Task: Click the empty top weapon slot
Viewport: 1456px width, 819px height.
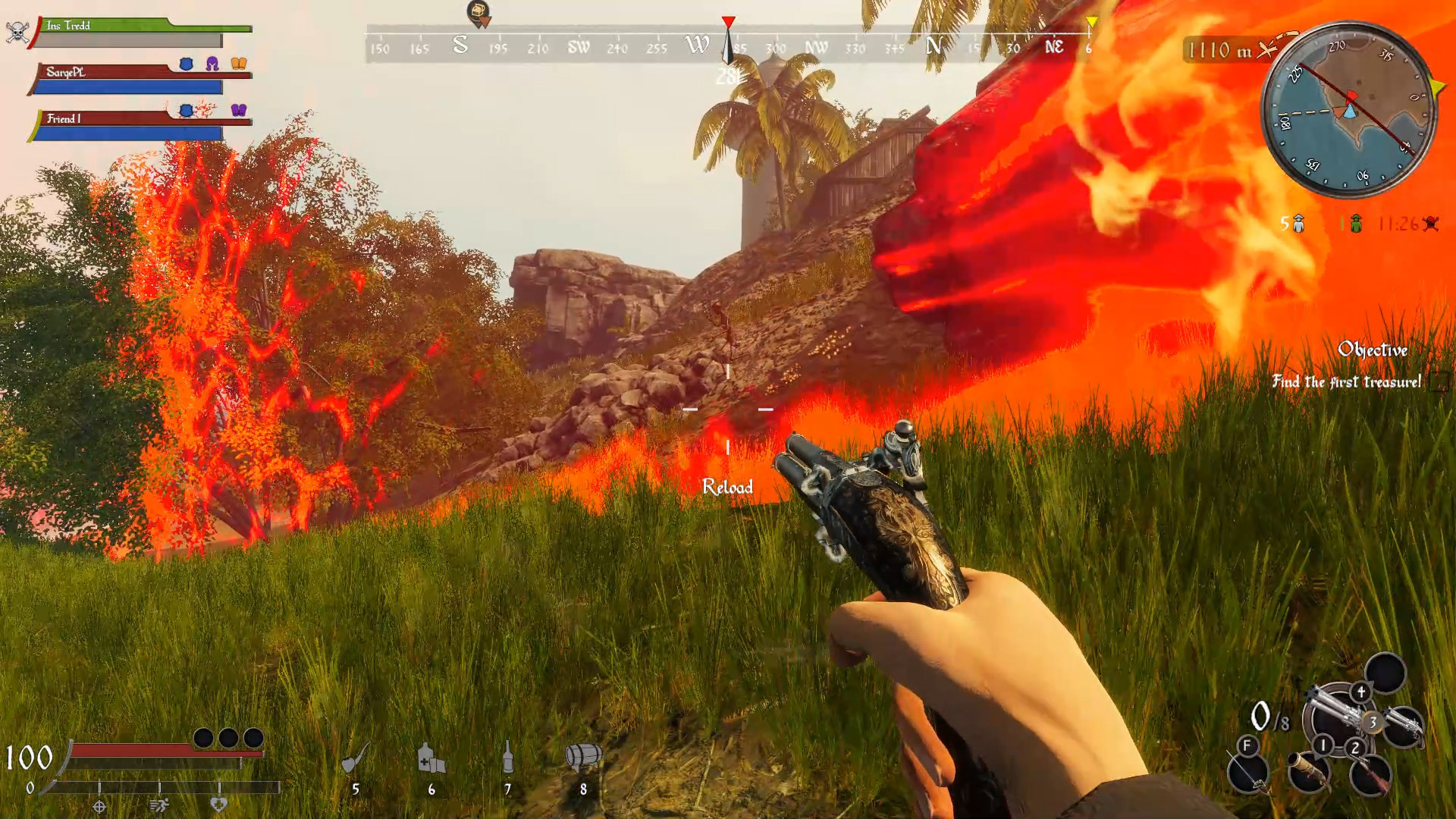Action: click(x=1385, y=673)
